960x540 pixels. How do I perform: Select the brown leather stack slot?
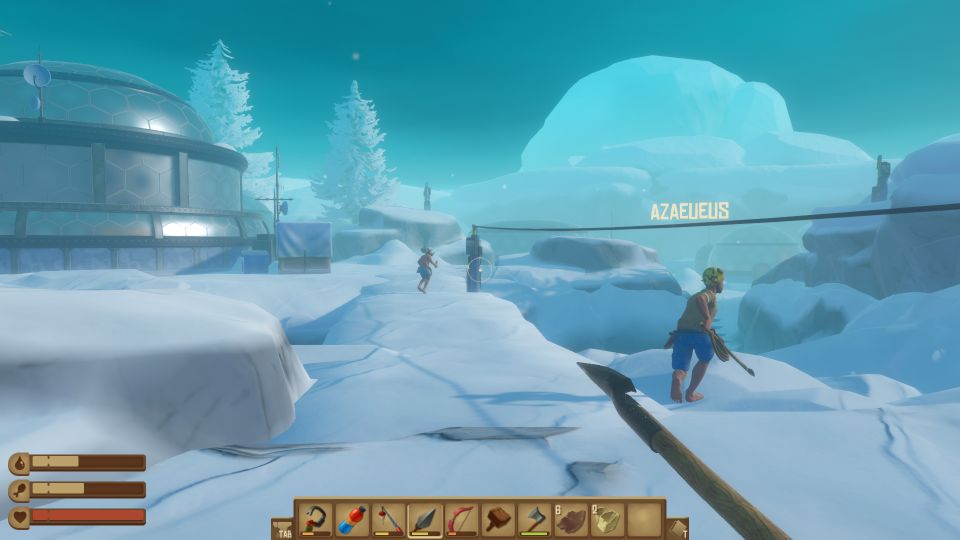coord(570,518)
